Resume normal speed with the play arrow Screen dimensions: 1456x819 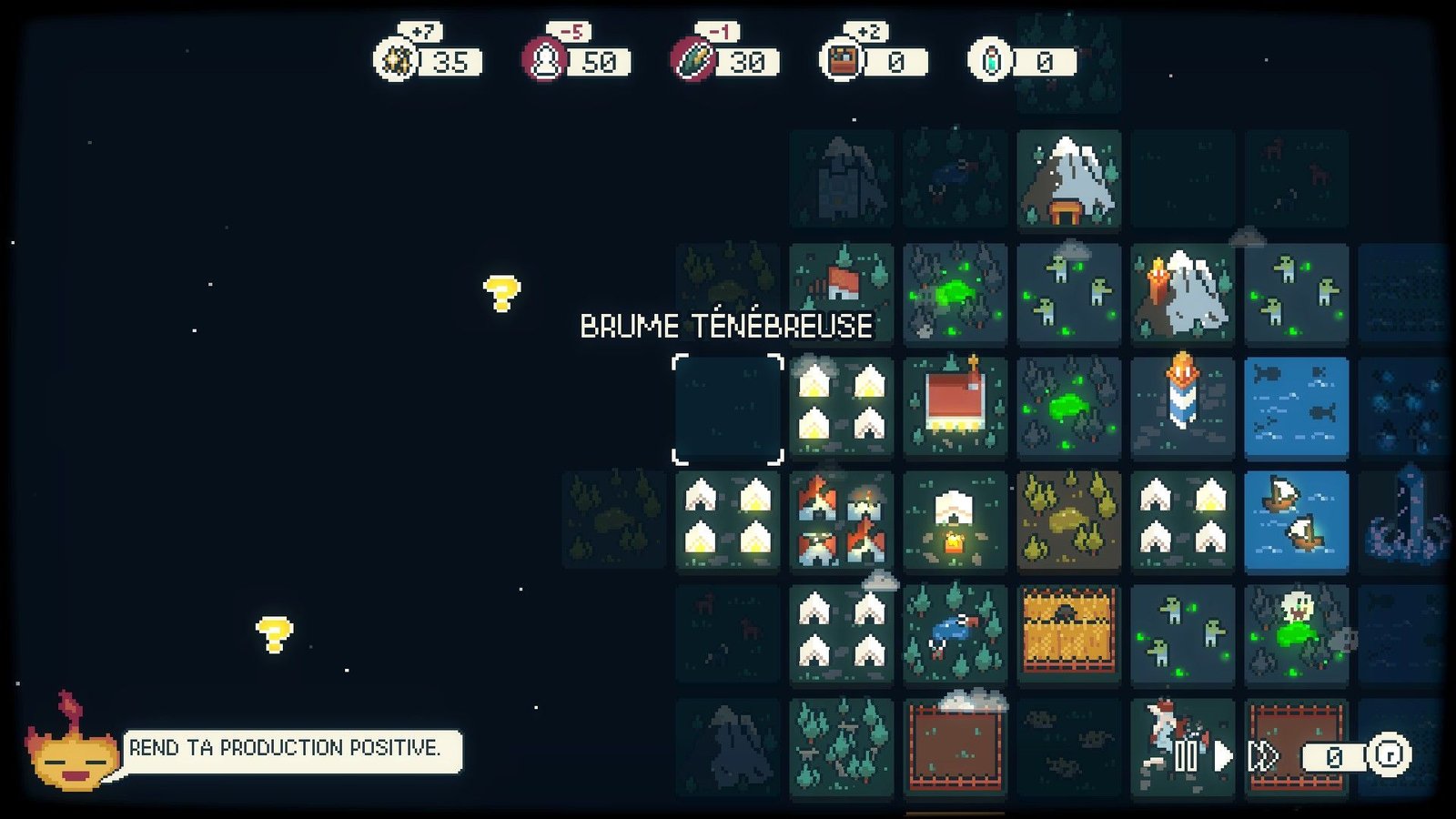(x=1223, y=755)
